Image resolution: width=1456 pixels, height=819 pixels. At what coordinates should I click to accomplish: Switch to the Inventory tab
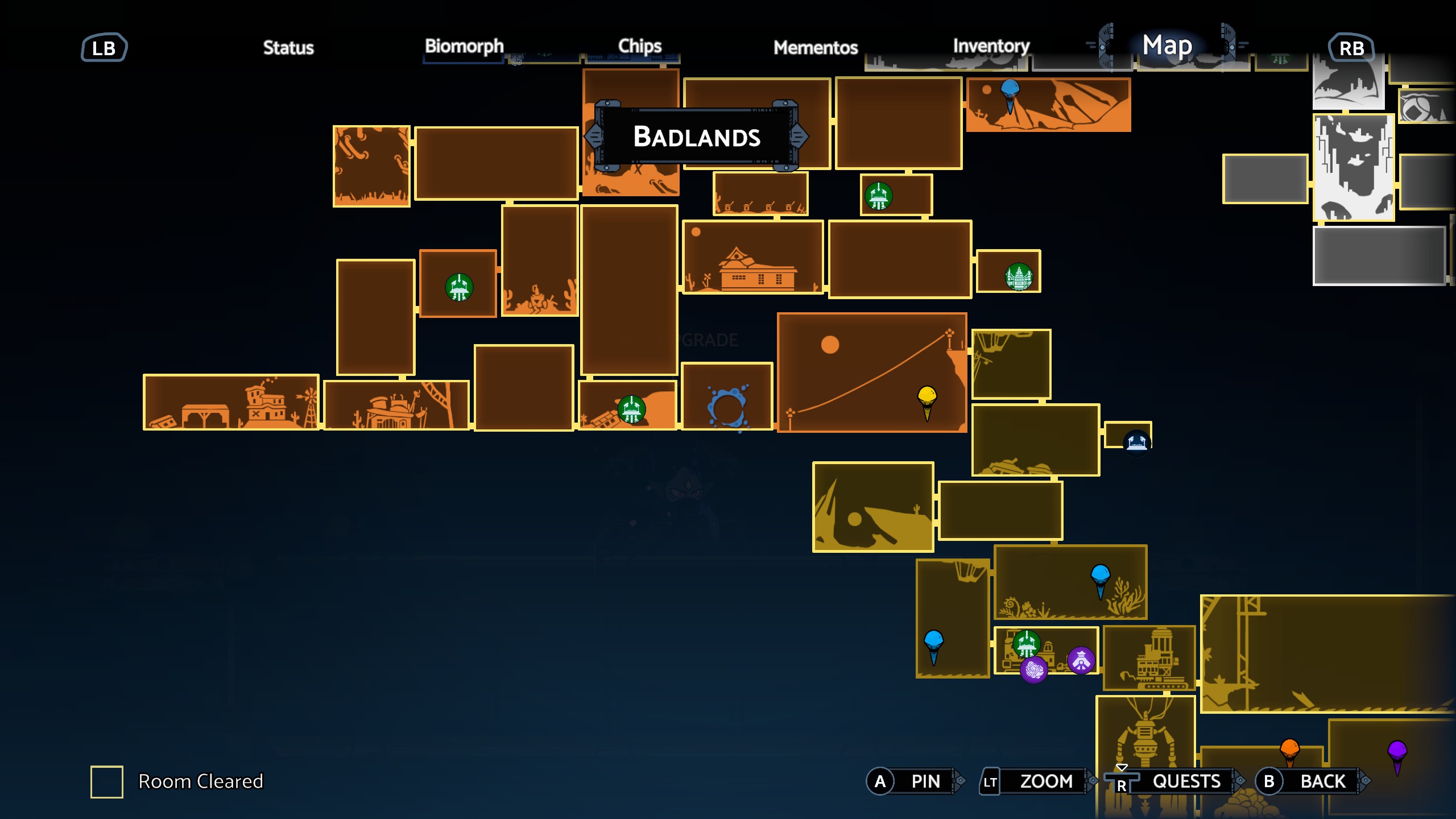(x=991, y=47)
